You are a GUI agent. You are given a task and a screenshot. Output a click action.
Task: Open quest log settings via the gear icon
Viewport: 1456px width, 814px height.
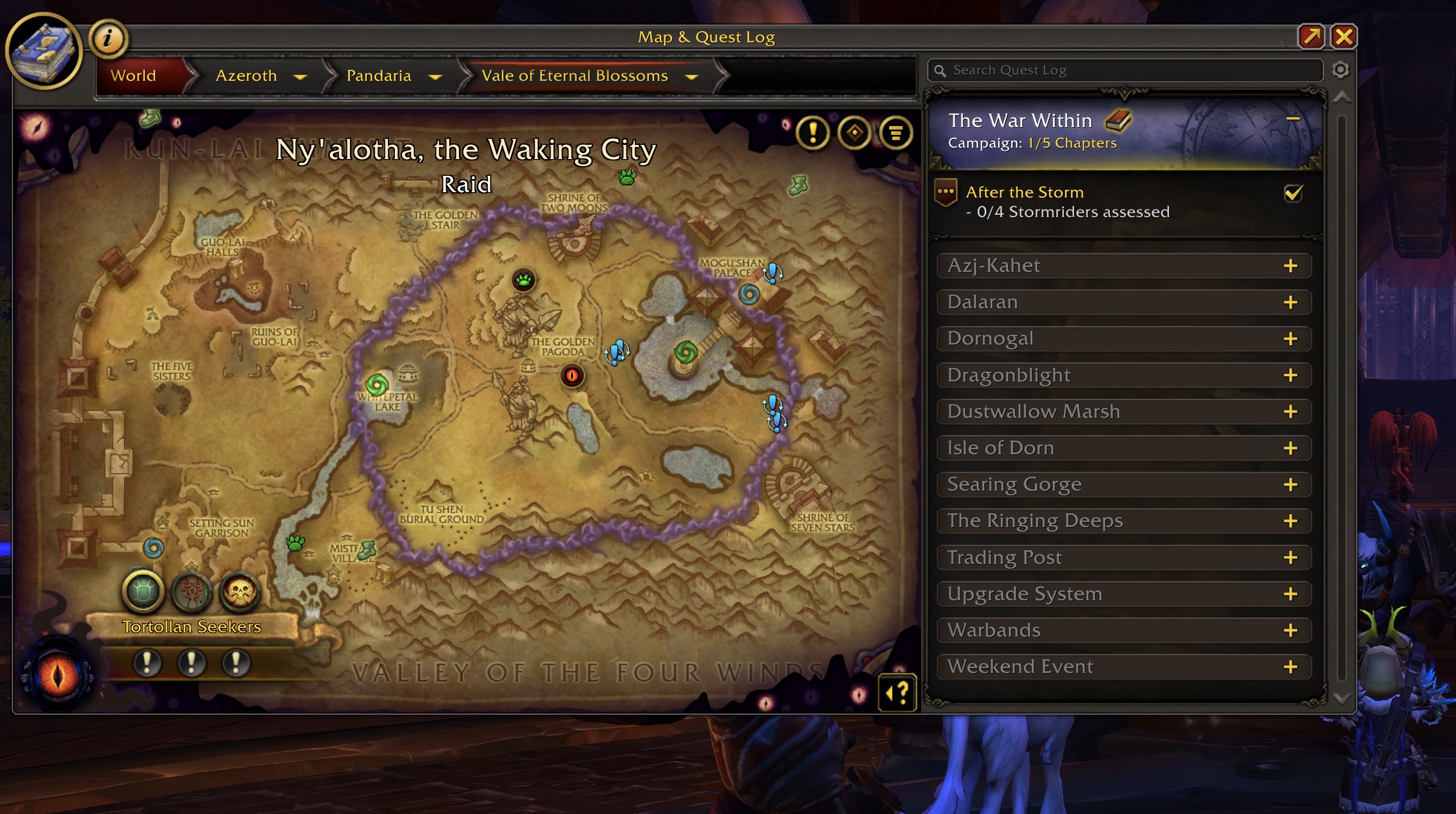point(1340,69)
